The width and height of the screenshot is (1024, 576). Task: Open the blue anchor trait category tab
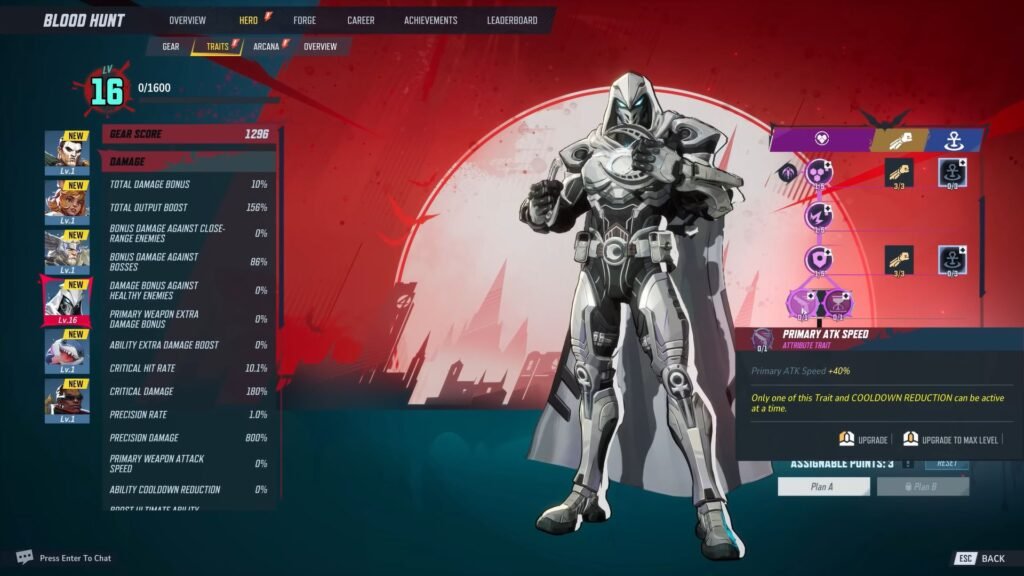(x=951, y=140)
